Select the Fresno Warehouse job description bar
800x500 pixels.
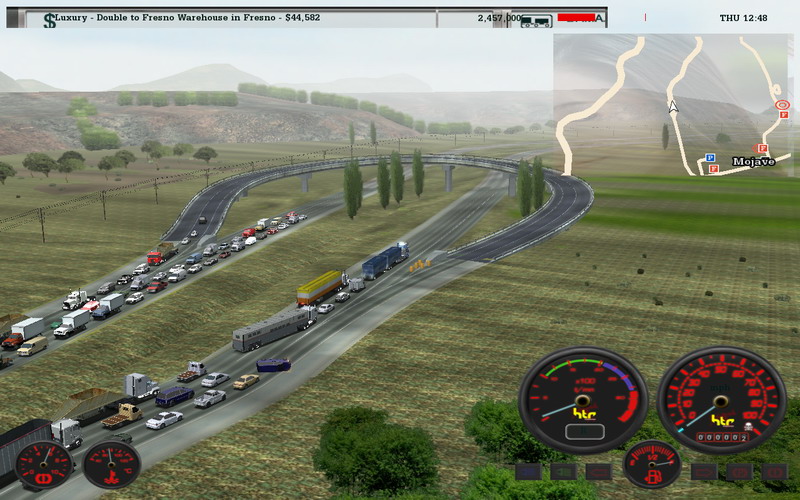pyautogui.click(x=180, y=18)
